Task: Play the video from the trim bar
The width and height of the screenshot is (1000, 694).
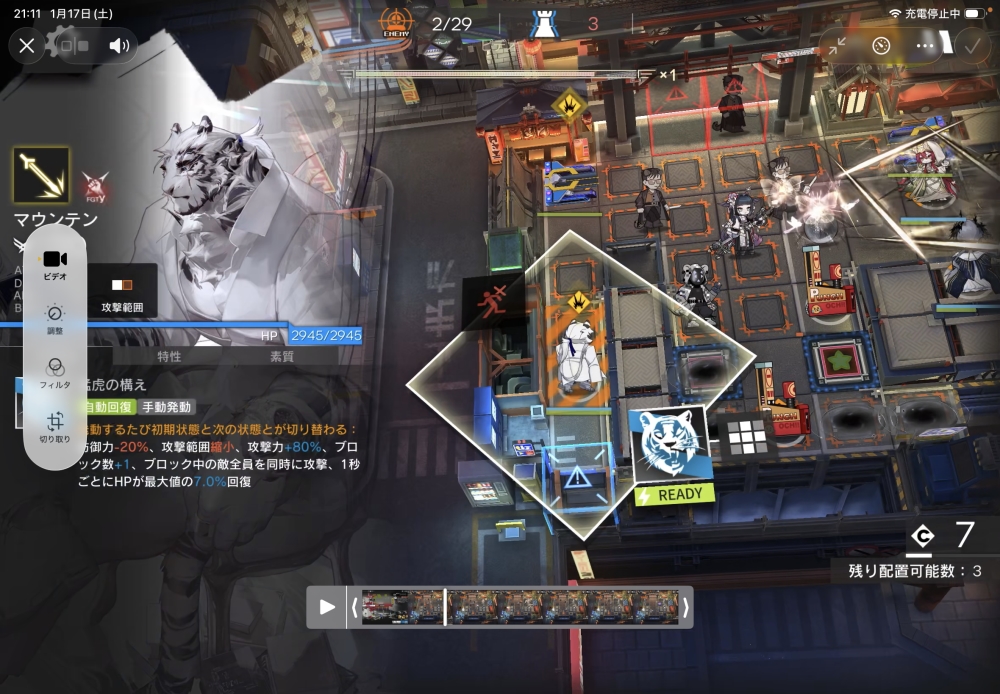Action: point(327,607)
